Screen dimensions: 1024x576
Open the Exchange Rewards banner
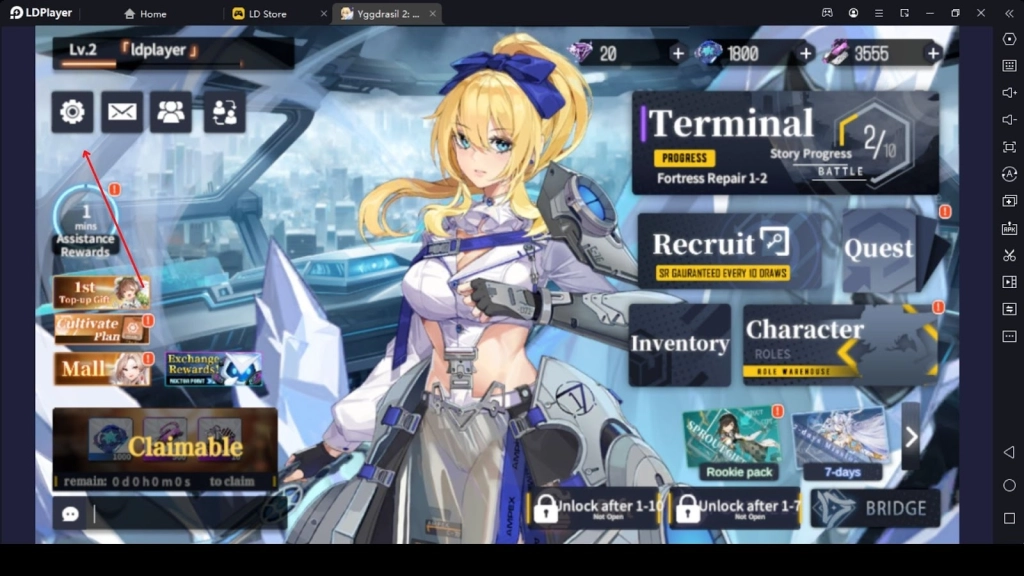[x=214, y=369]
